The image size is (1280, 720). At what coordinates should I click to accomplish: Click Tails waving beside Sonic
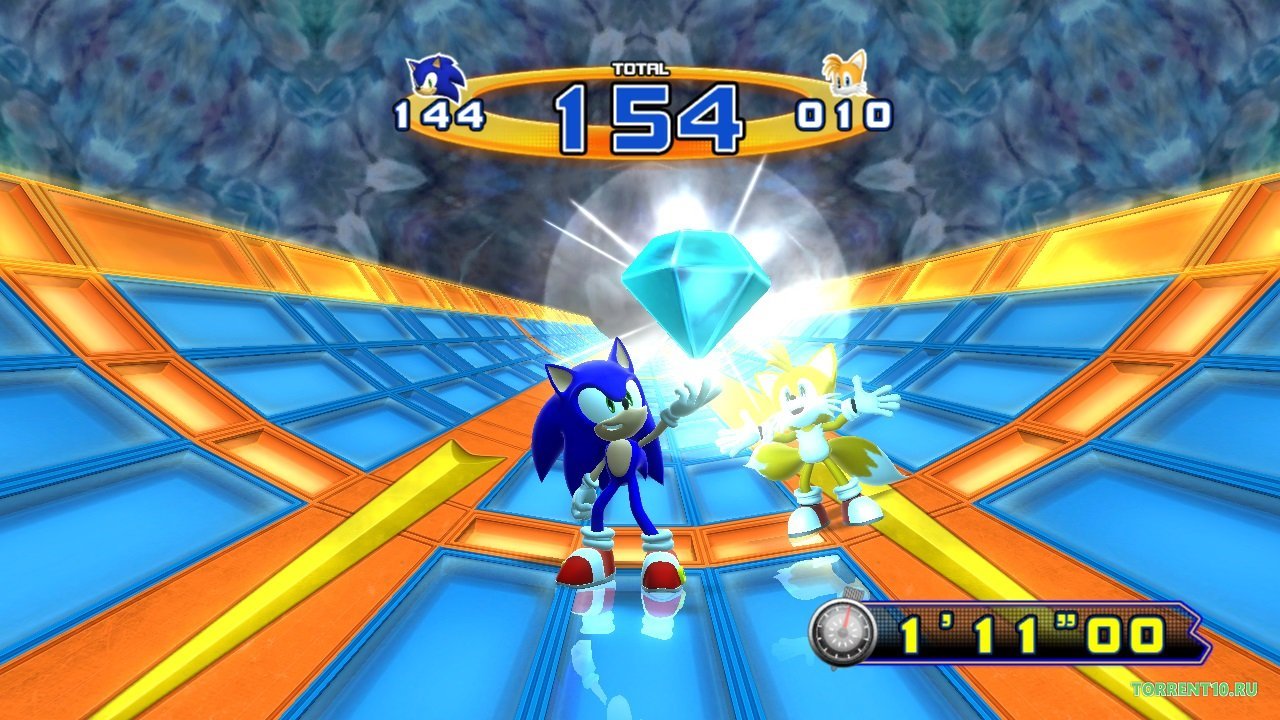pyautogui.click(x=810, y=440)
